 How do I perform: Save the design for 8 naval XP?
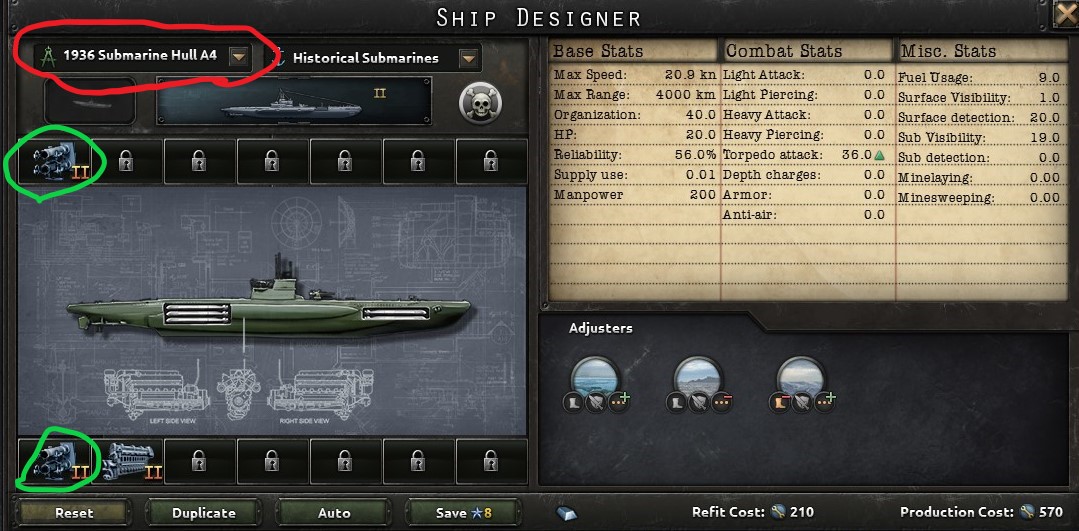[463, 512]
